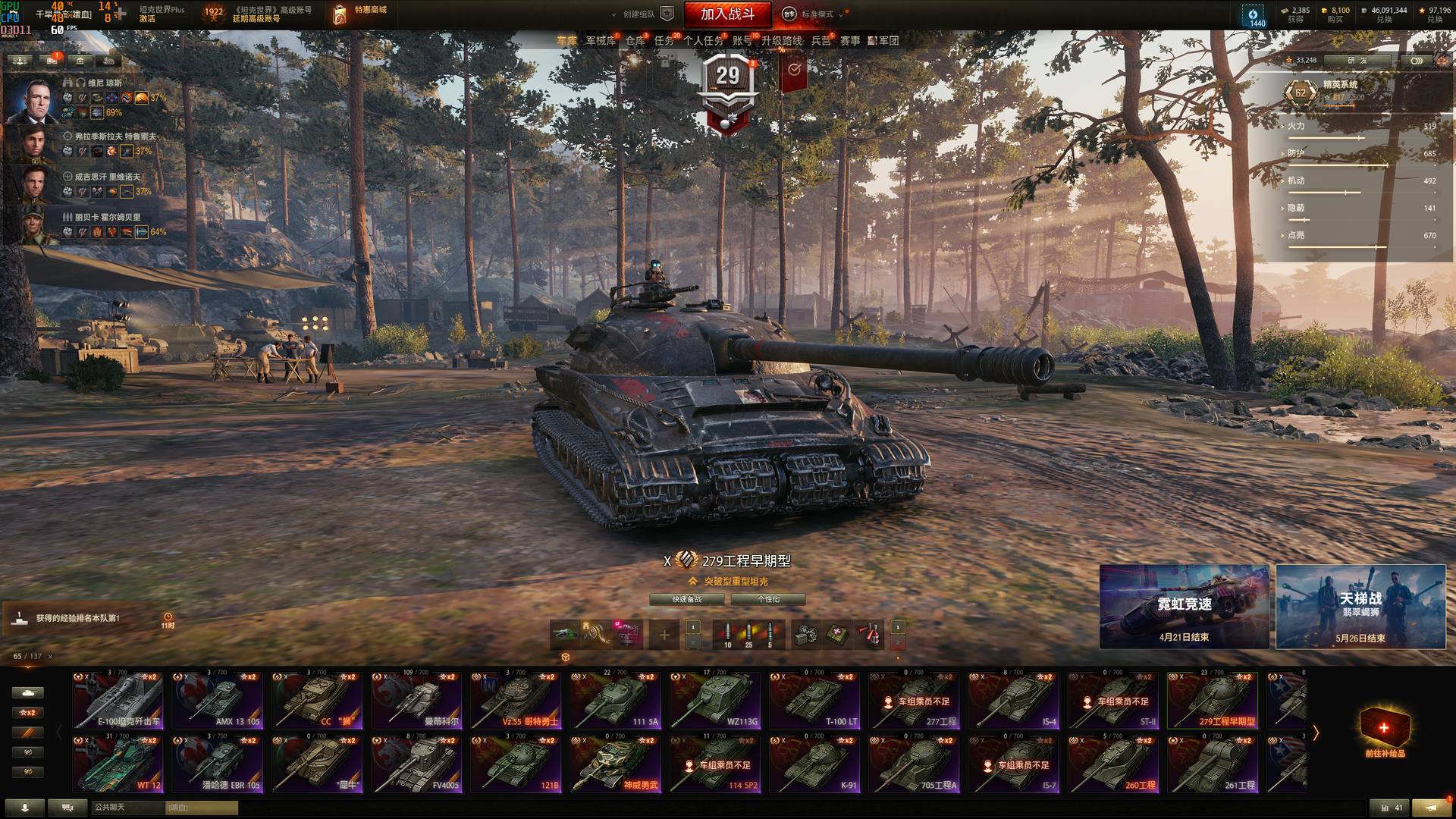The width and height of the screenshot is (1456, 819).
Task: Switch to the 军械库 tab
Action: (x=601, y=41)
